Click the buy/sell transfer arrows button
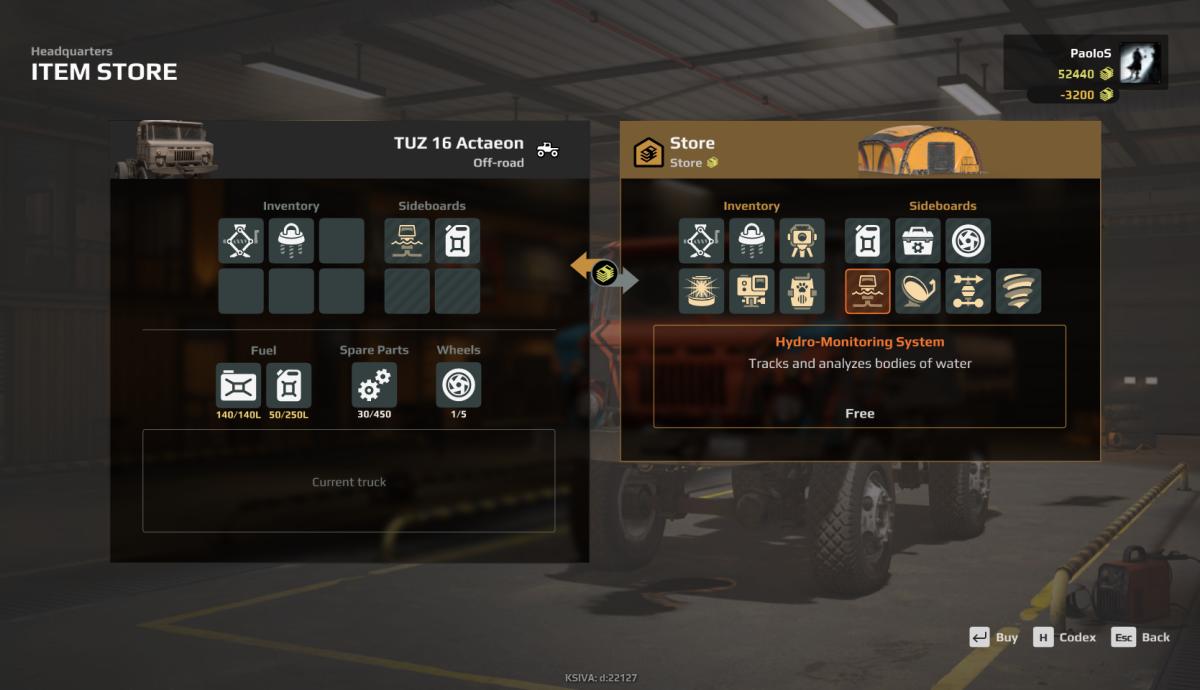The height and width of the screenshot is (690, 1200). (x=604, y=273)
